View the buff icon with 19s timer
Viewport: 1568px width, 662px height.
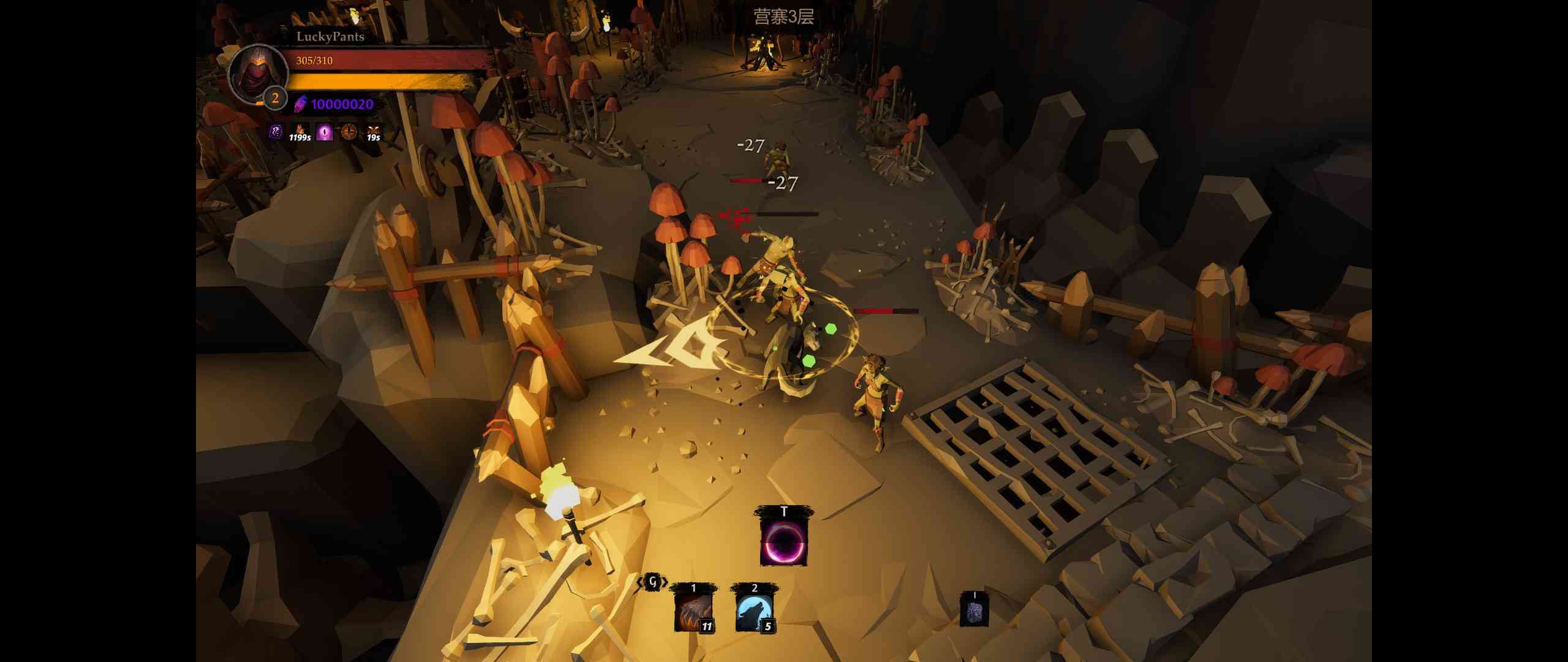pyautogui.click(x=373, y=132)
